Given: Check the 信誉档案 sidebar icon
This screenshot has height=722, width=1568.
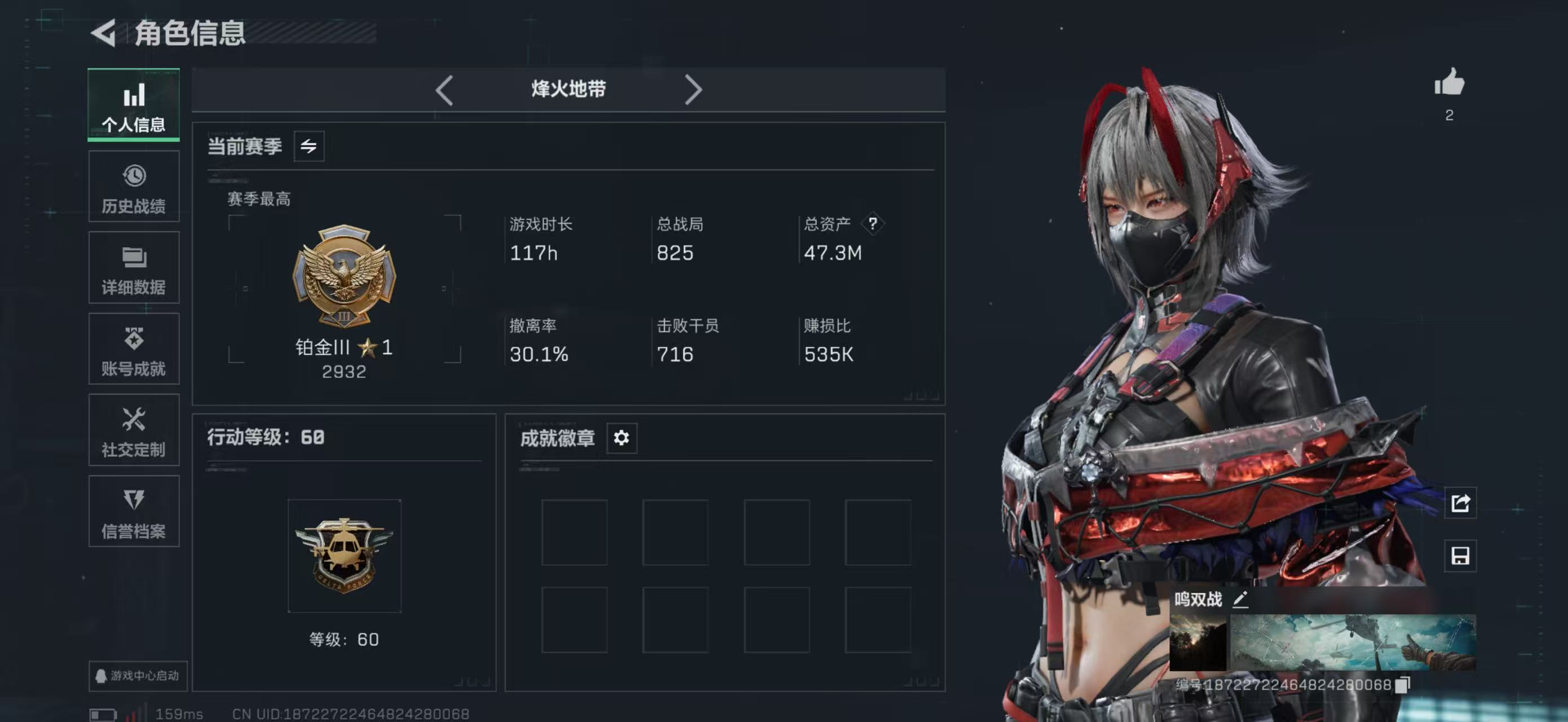Looking at the screenshot, I should [x=133, y=512].
